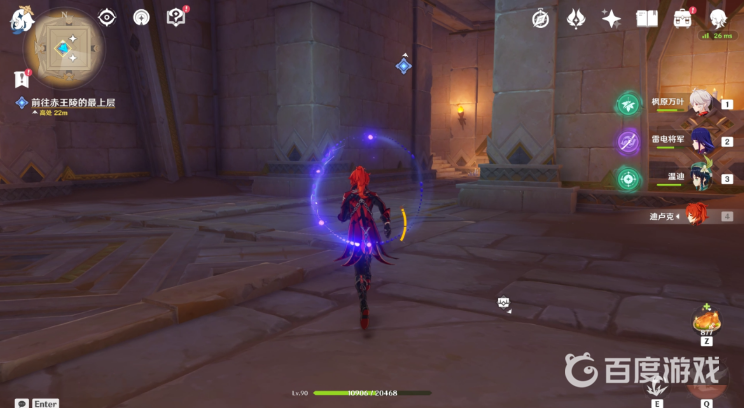Trigger the elemental burst icon
This screenshot has width=744, height=408.
coord(706,387)
